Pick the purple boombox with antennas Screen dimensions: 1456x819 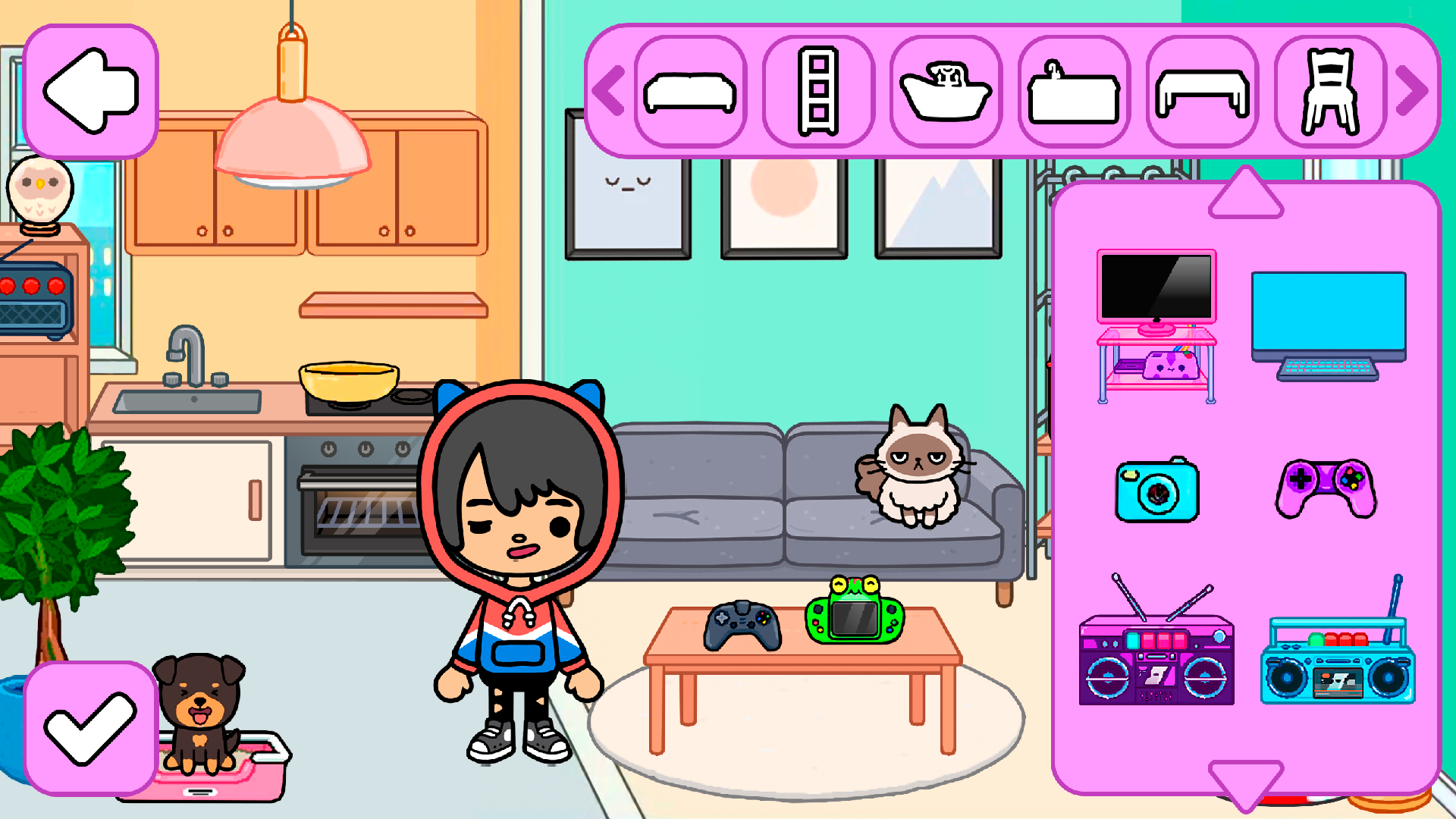point(1156,660)
